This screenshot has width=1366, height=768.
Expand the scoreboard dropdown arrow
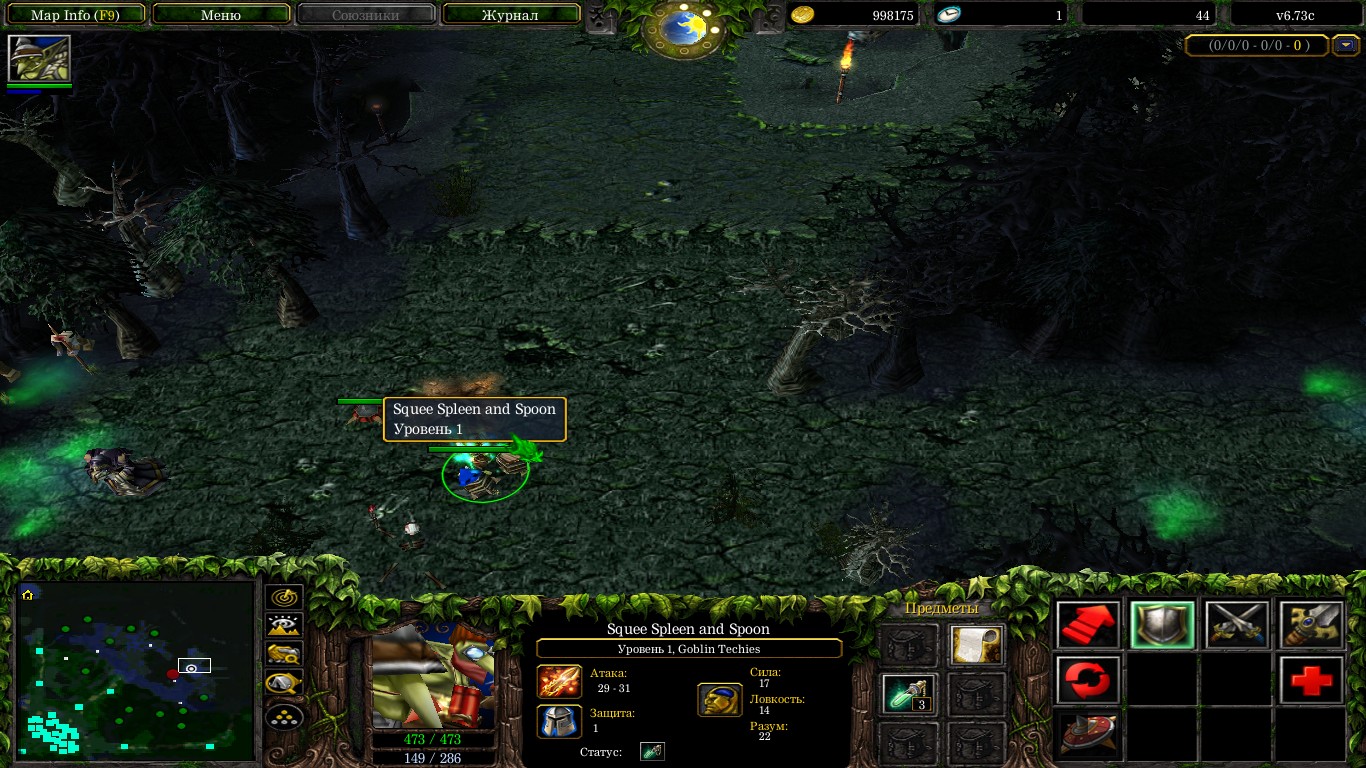[1347, 45]
